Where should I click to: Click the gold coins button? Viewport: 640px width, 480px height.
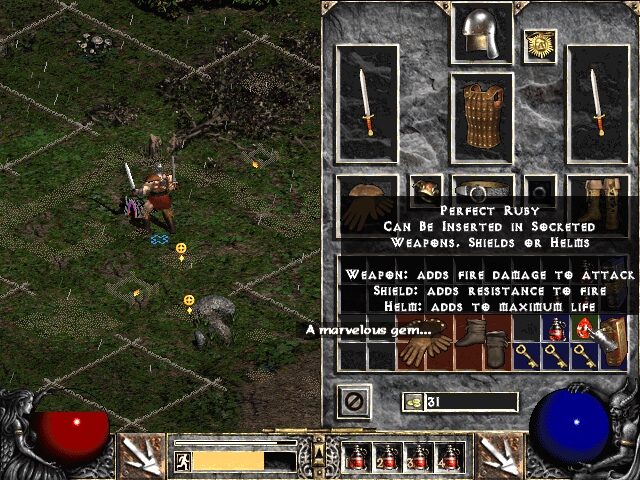tap(412, 402)
